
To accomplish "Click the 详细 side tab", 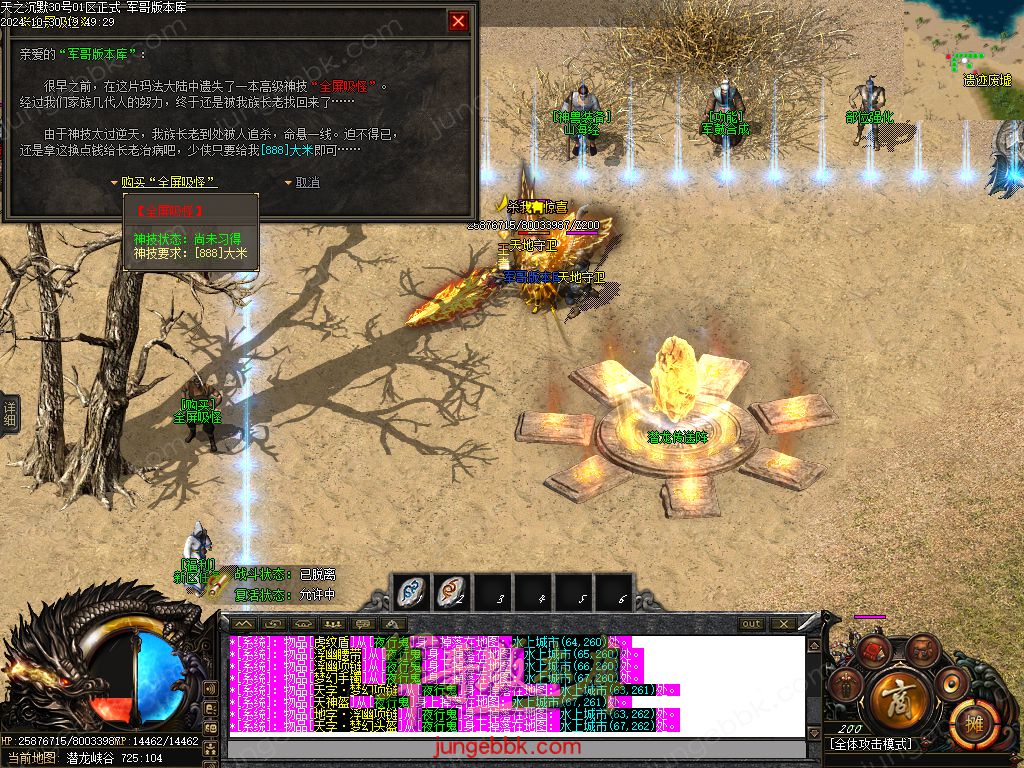I will 9,413.
